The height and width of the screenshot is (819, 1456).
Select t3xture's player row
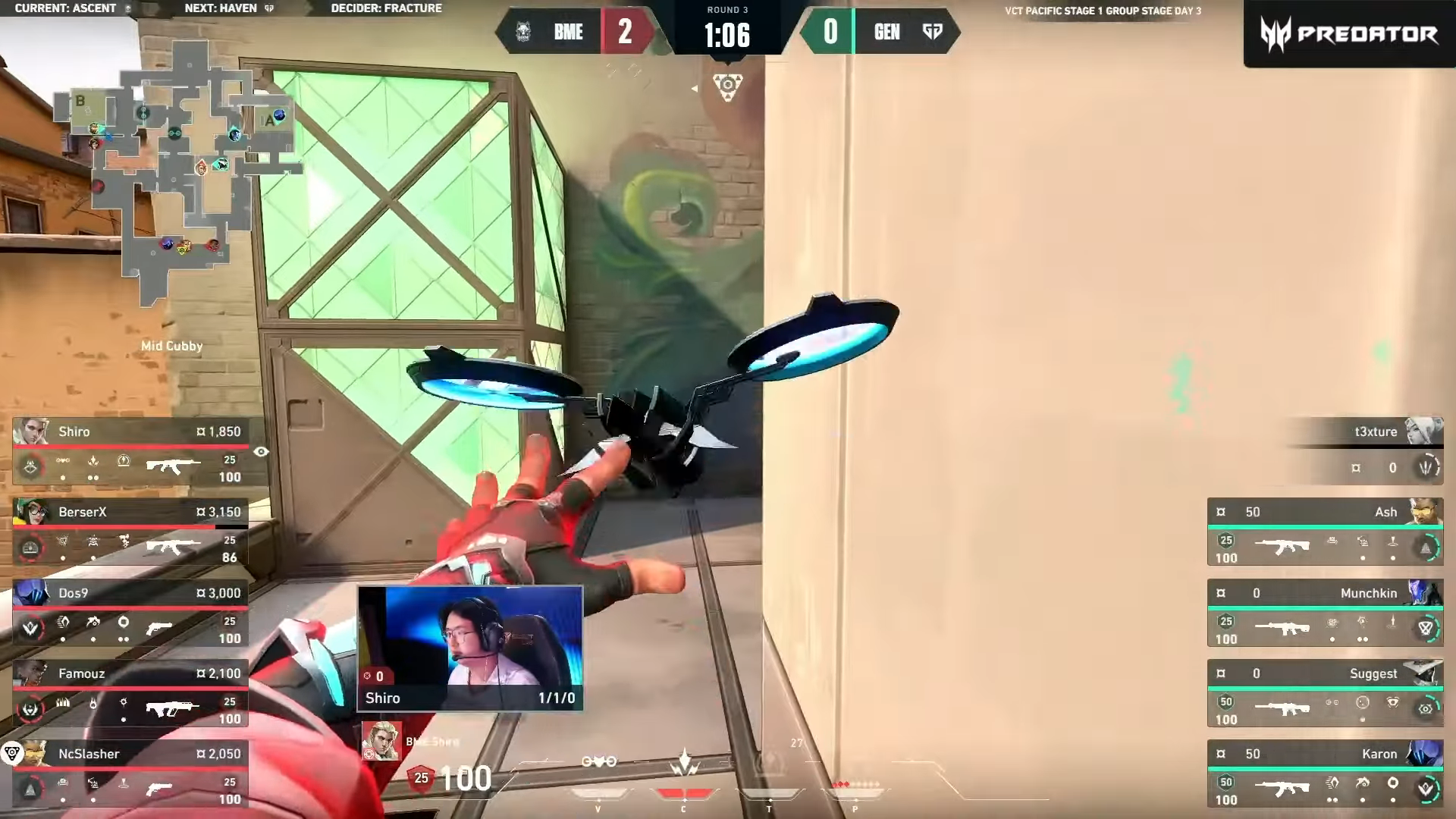1365,450
